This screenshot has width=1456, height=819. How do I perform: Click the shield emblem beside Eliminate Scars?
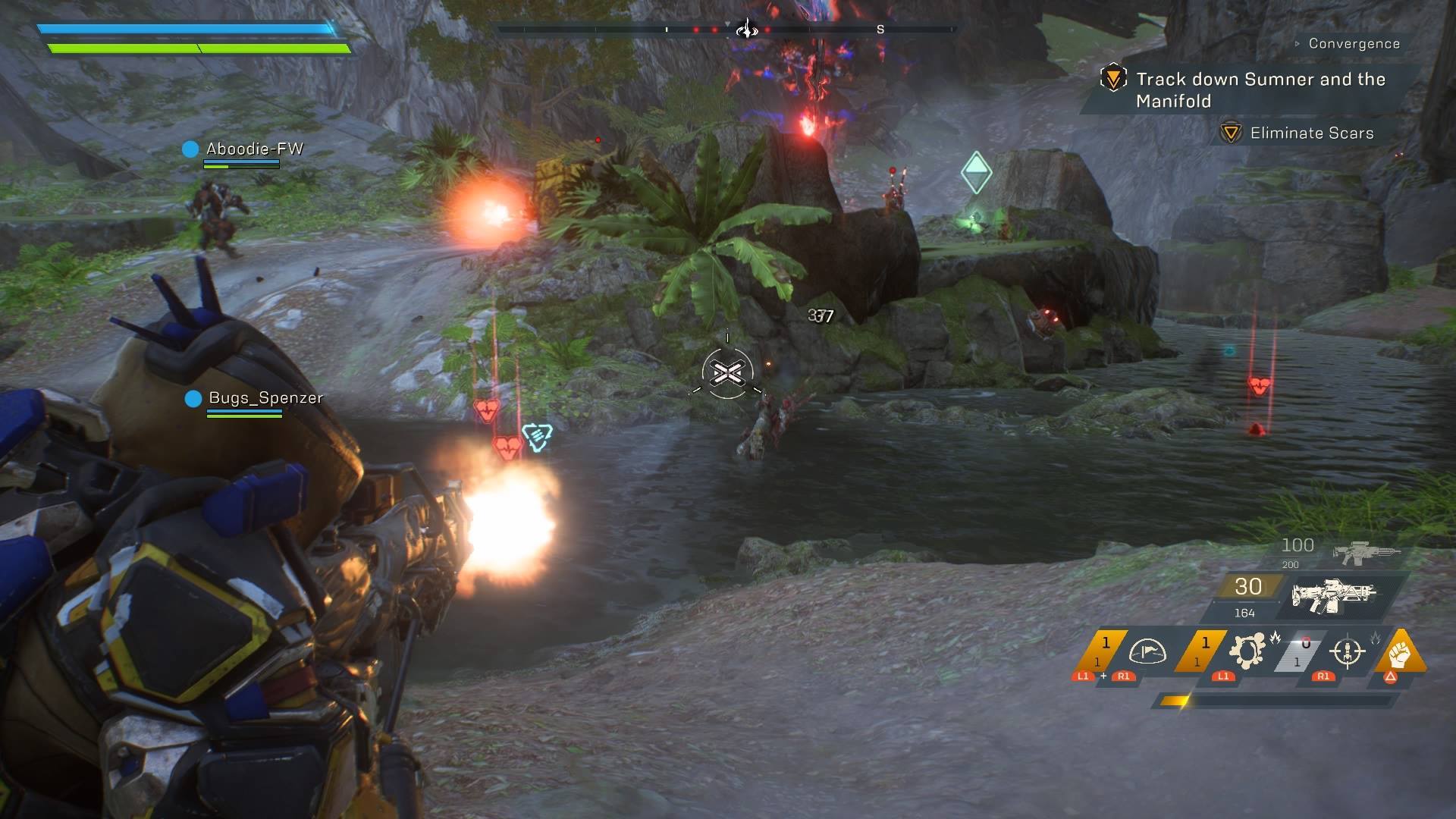pos(1230,133)
